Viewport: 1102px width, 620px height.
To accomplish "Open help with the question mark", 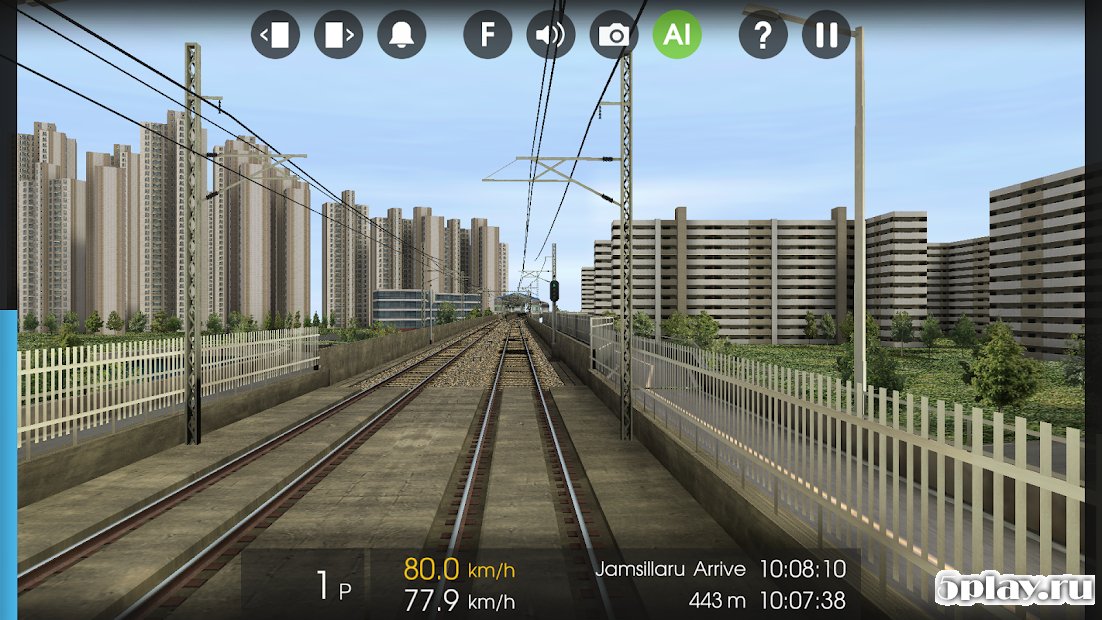I will pyautogui.click(x=763, y=35).
